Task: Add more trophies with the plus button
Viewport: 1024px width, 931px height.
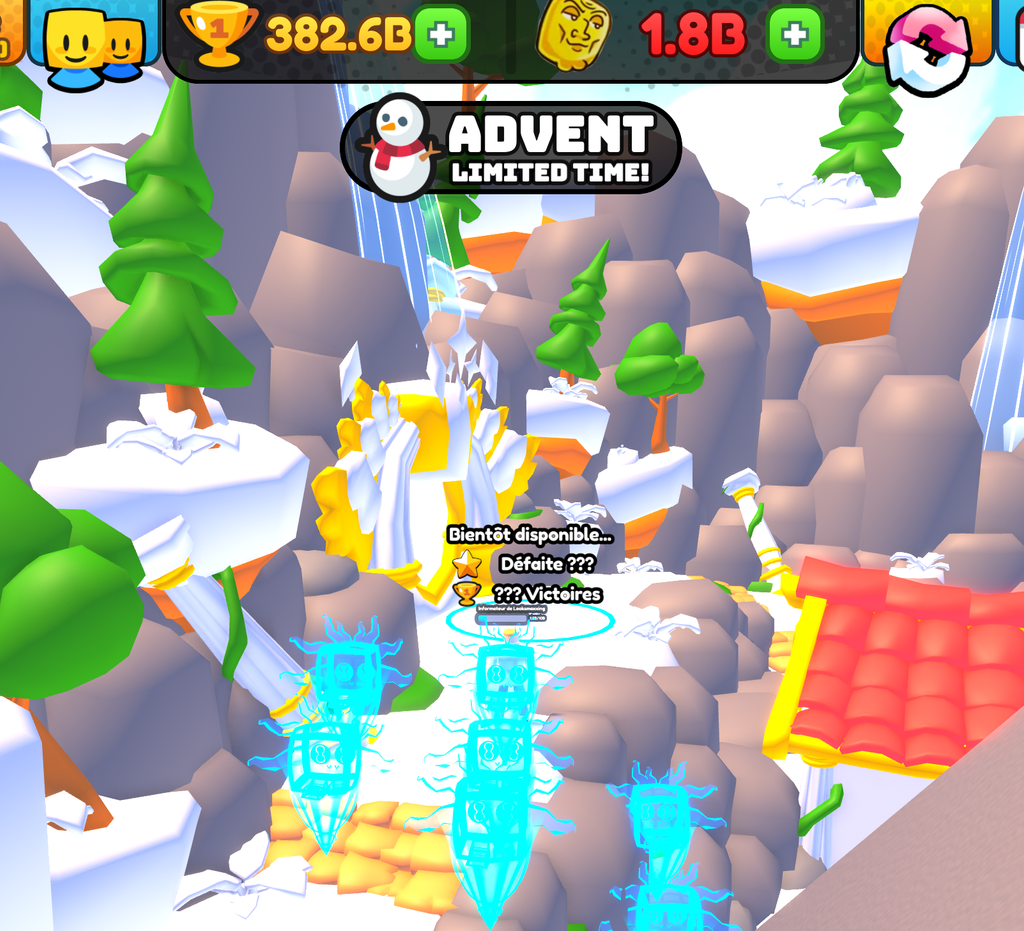Action: [440, 35]
